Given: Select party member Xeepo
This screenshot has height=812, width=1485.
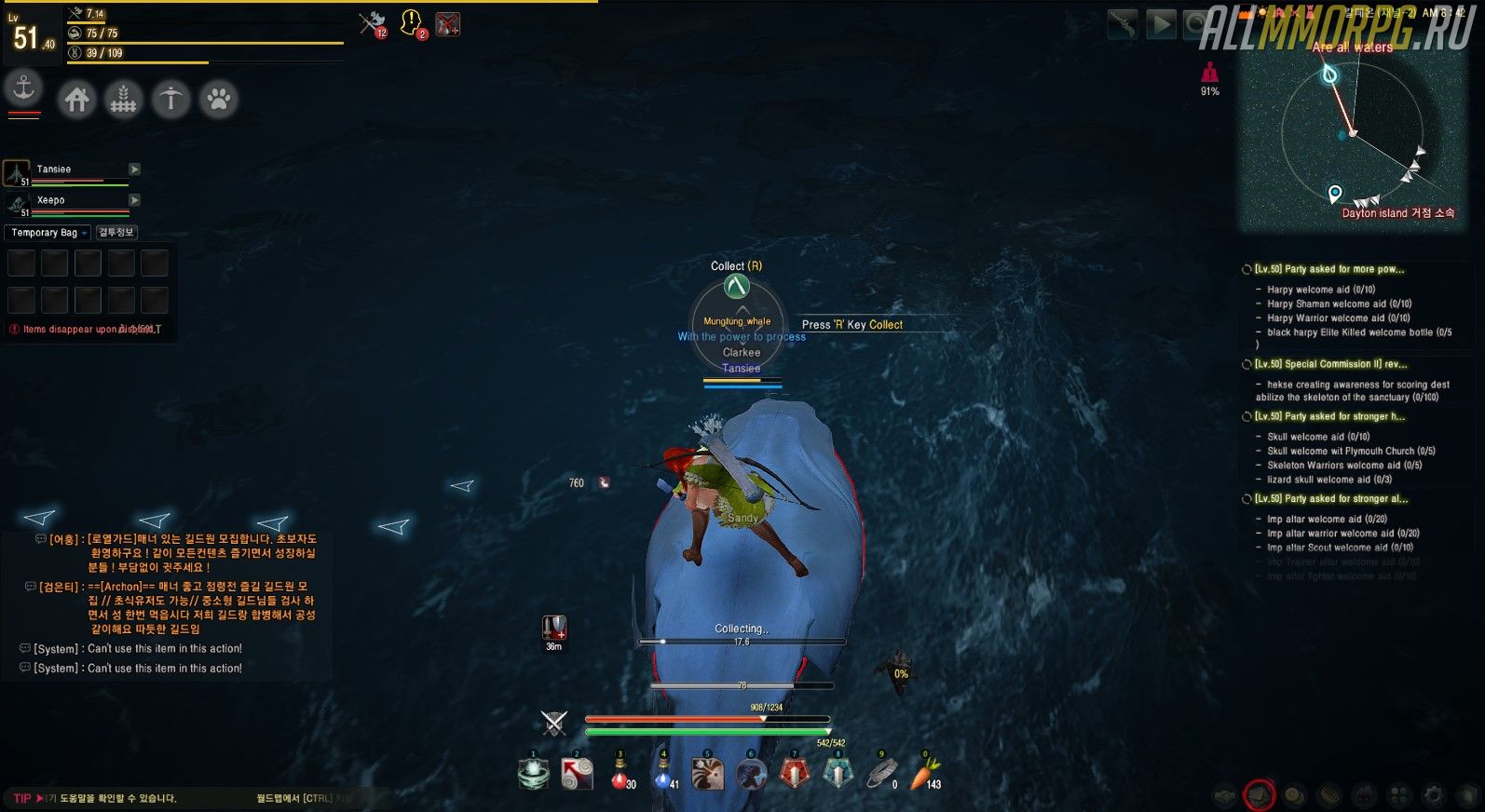Looking at the screenshot, I should point(51,200).
